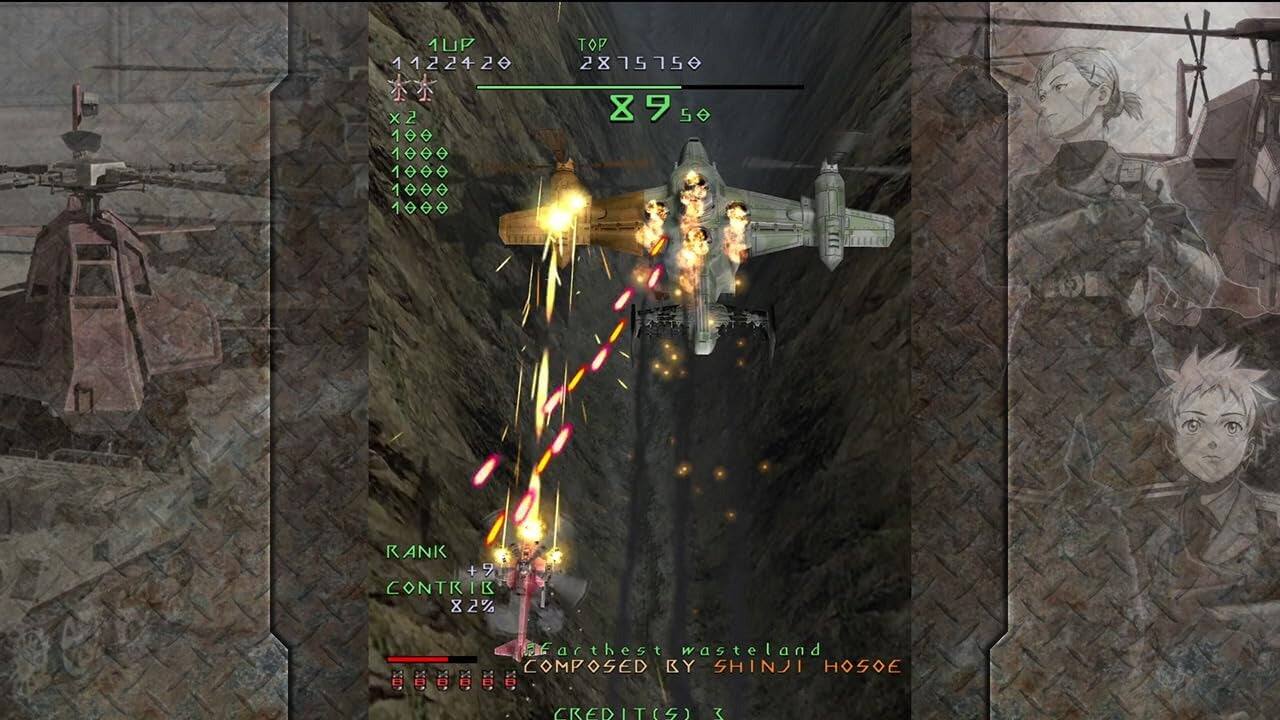The height and width of the screenshot is (720, 1280).
Task: Select the leftmost bomb stock icon
Action: pos(398,679)
